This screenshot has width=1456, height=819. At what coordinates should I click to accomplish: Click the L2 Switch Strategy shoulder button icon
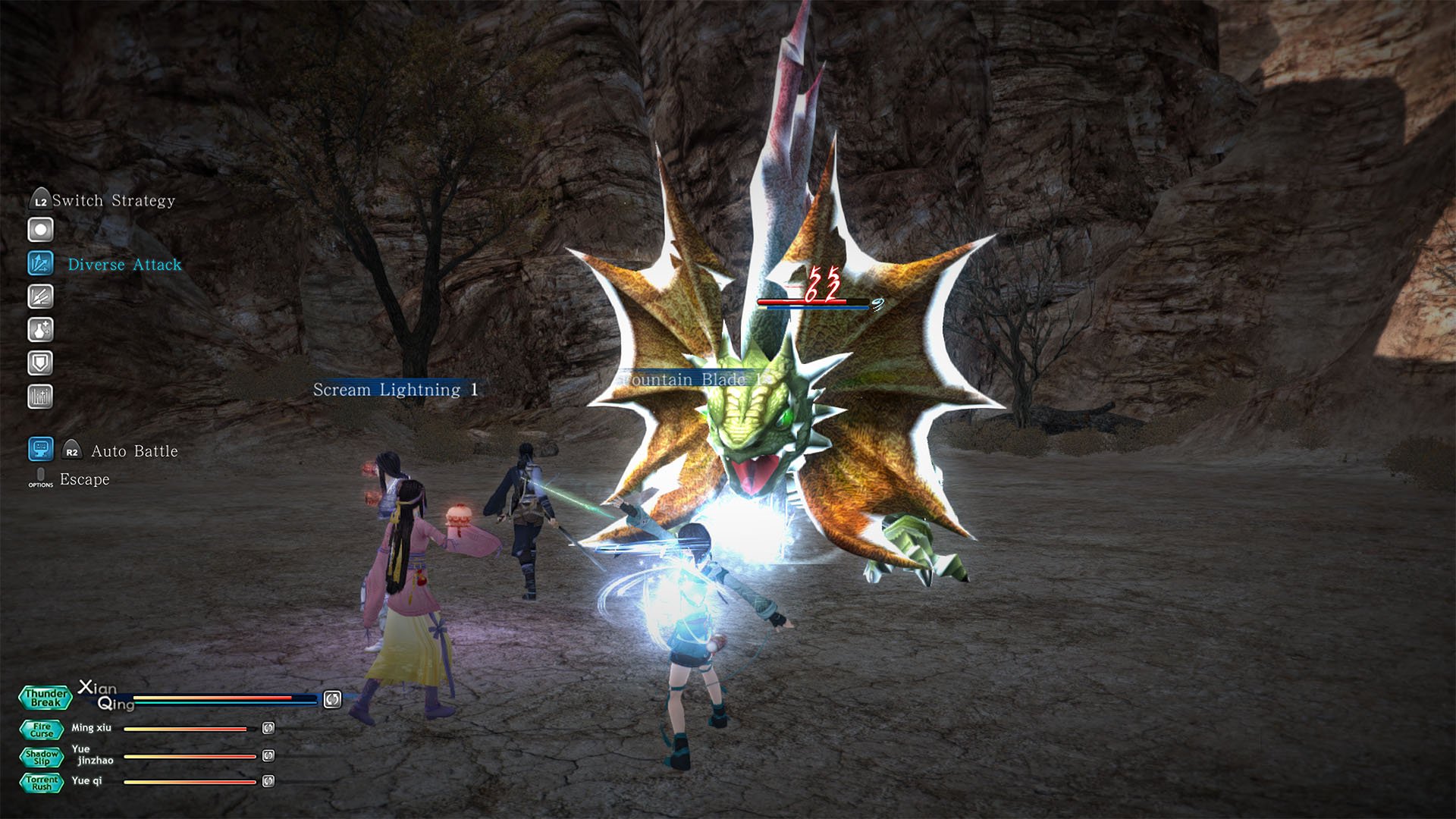tap(40, 200)
